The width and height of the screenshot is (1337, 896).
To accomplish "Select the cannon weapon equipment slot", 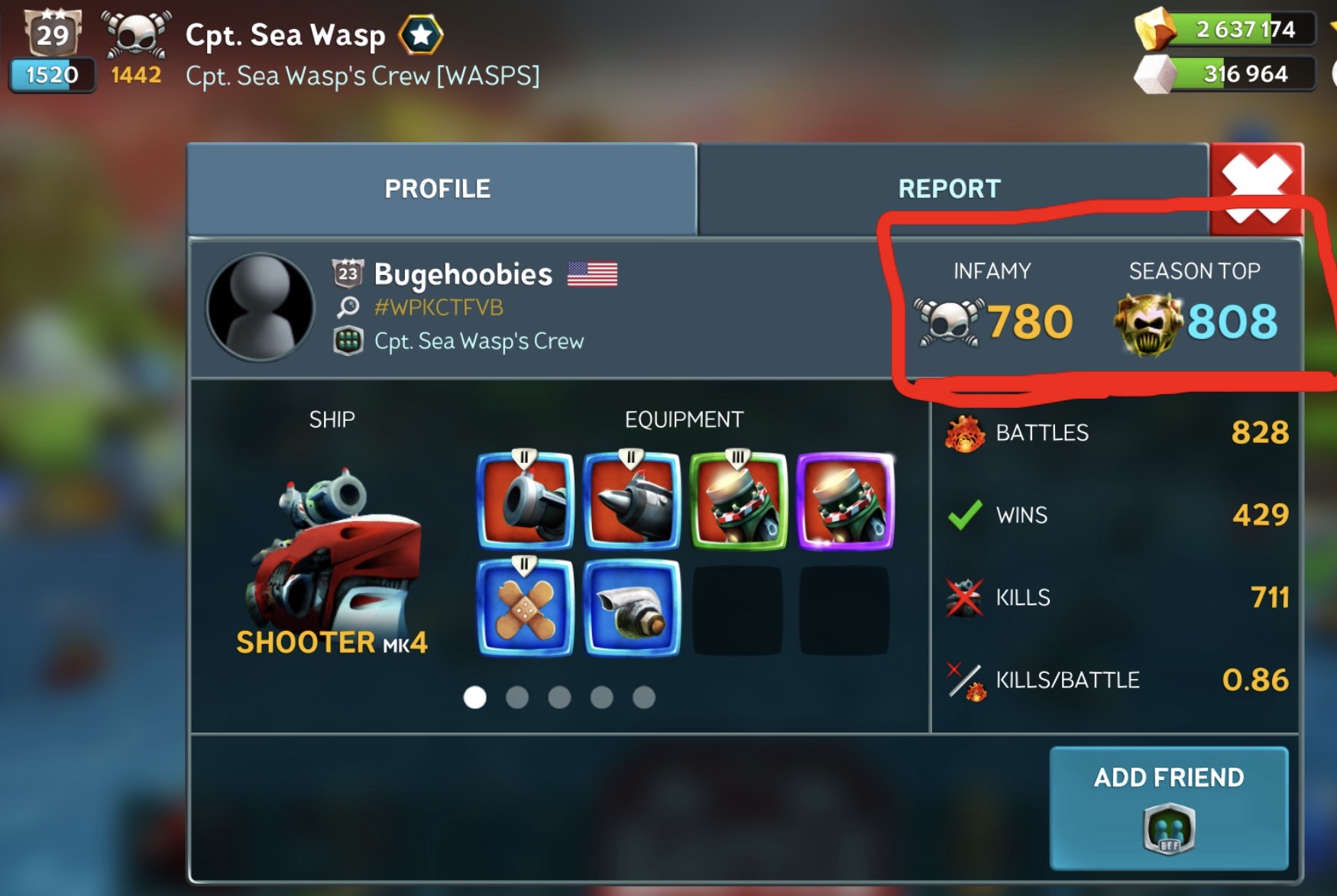I will (x=525, y=501).
